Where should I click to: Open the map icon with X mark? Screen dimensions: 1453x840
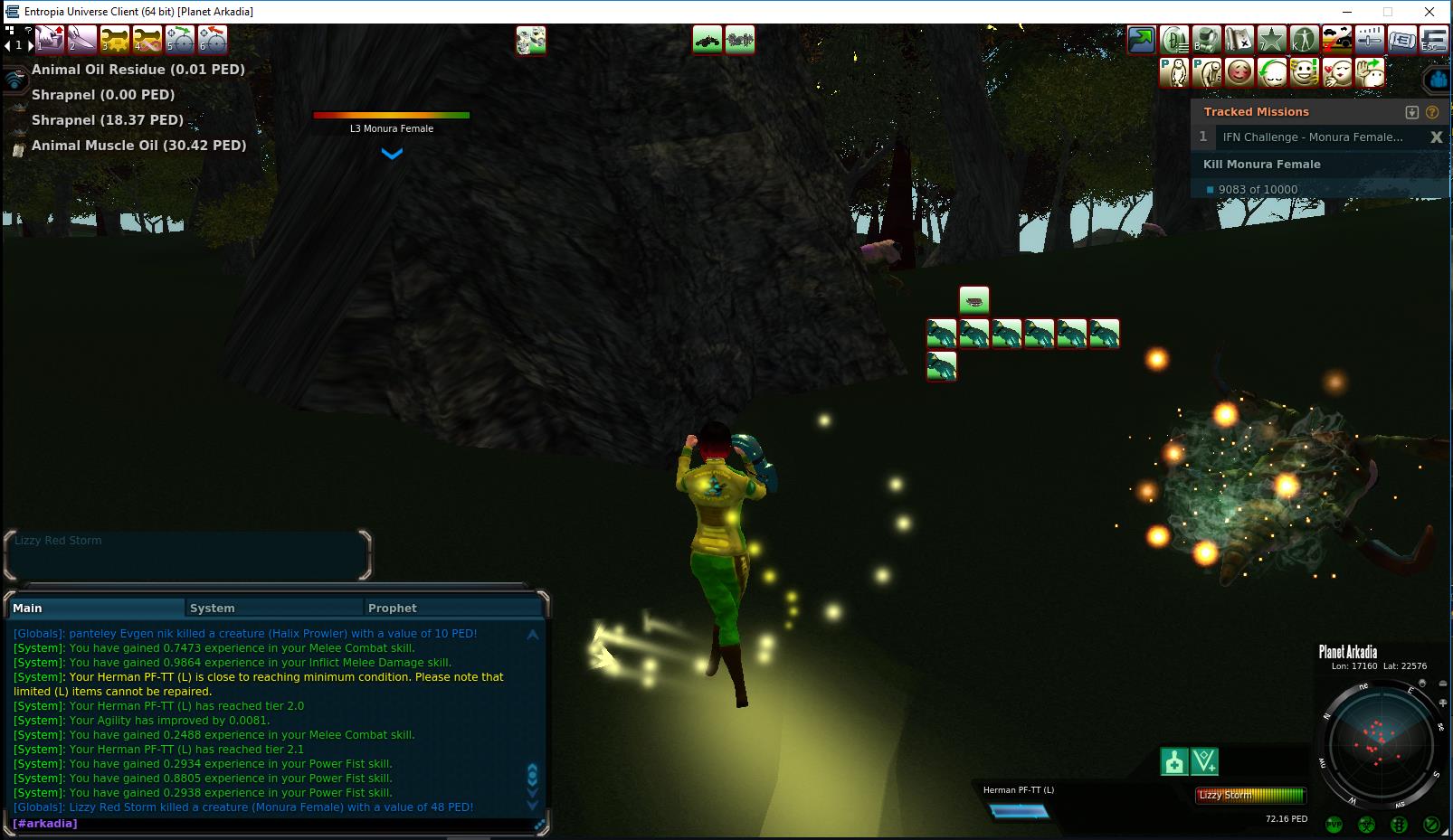(1239, 40)
